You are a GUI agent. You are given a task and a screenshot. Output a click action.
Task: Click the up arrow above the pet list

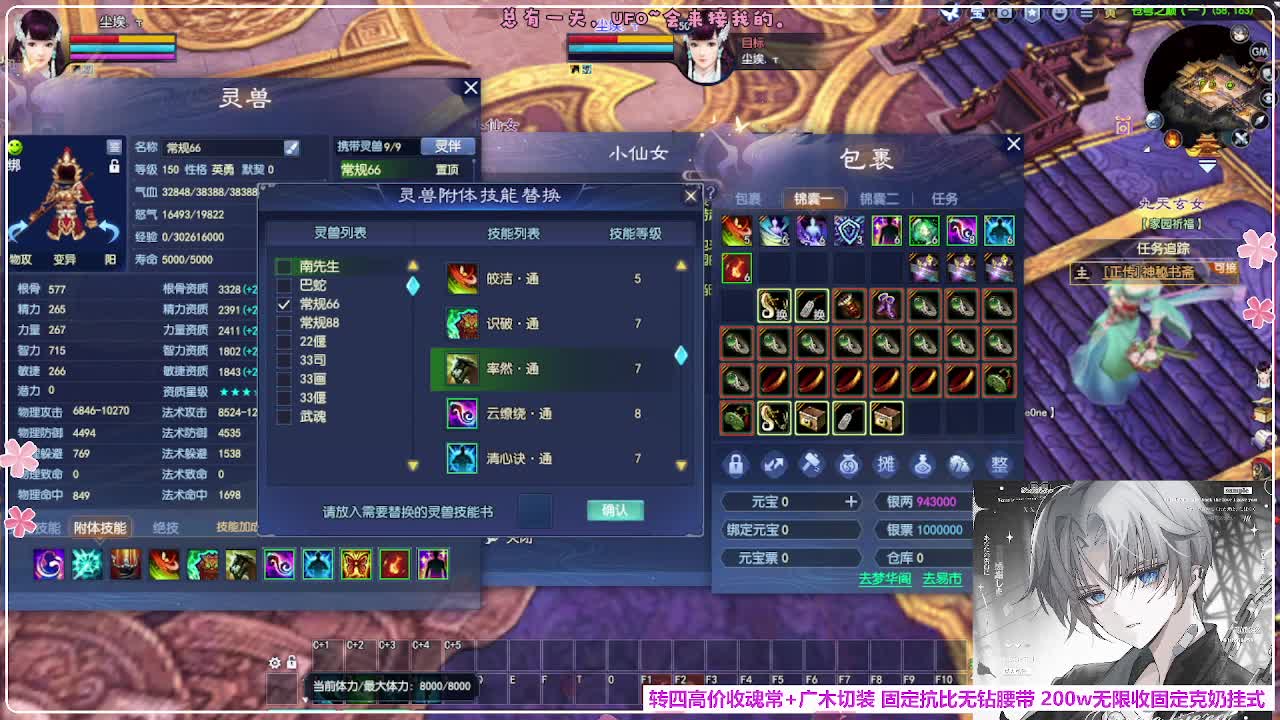click(x=413, y=263)
